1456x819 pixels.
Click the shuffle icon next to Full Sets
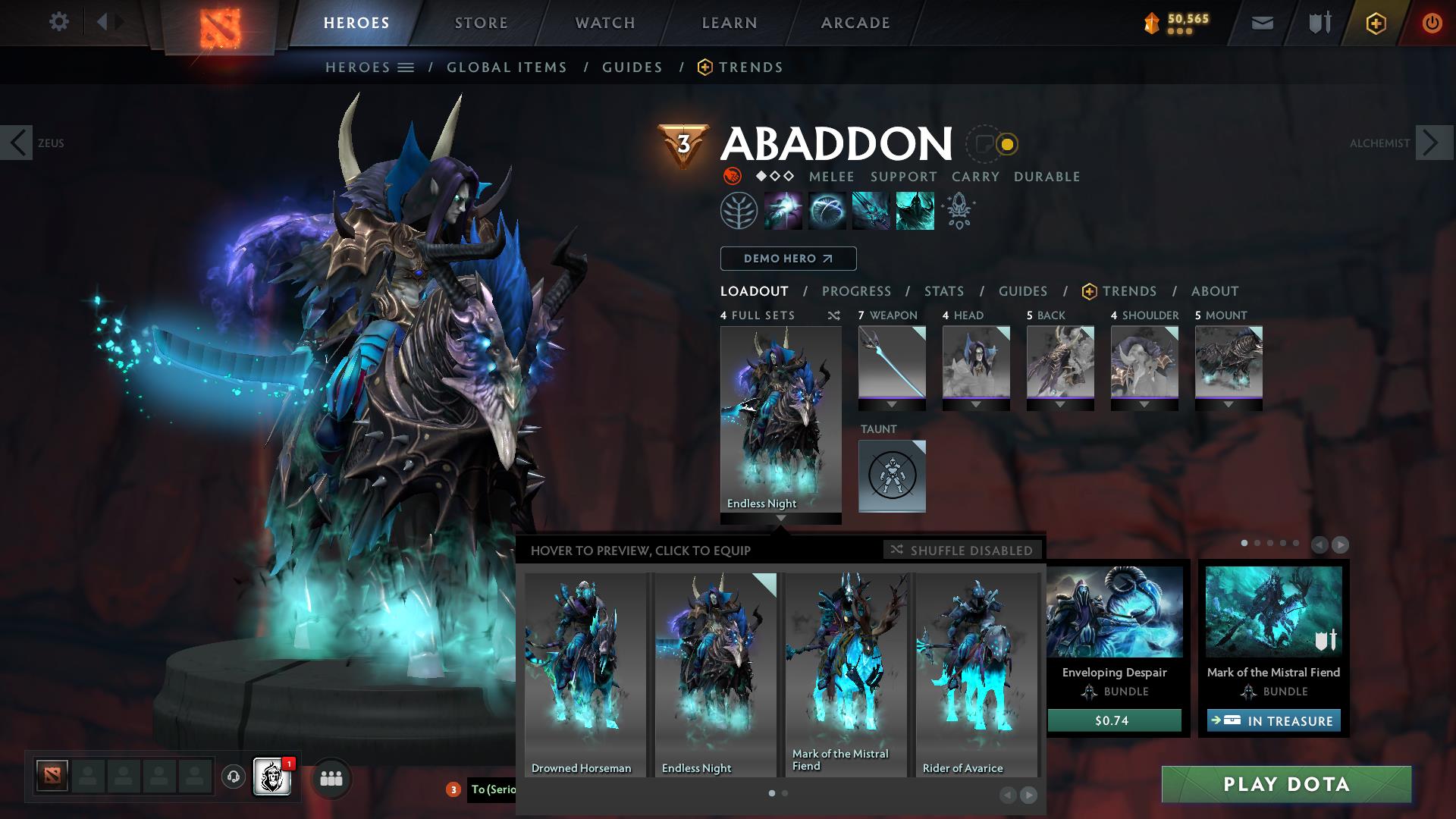pyautogui.click(x=833, y=315)
